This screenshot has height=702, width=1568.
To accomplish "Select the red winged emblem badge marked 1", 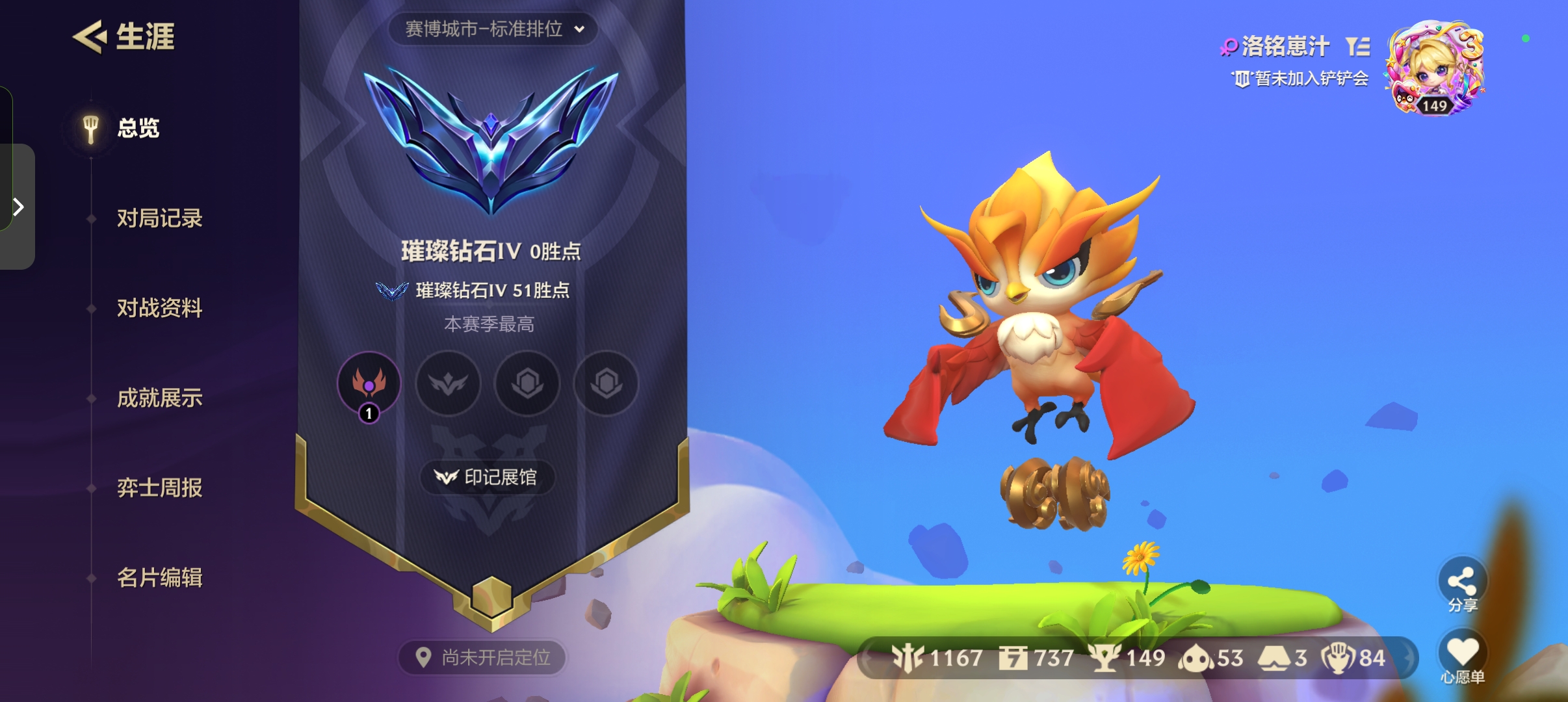I will pyautogui.click(x=369, y=383).
